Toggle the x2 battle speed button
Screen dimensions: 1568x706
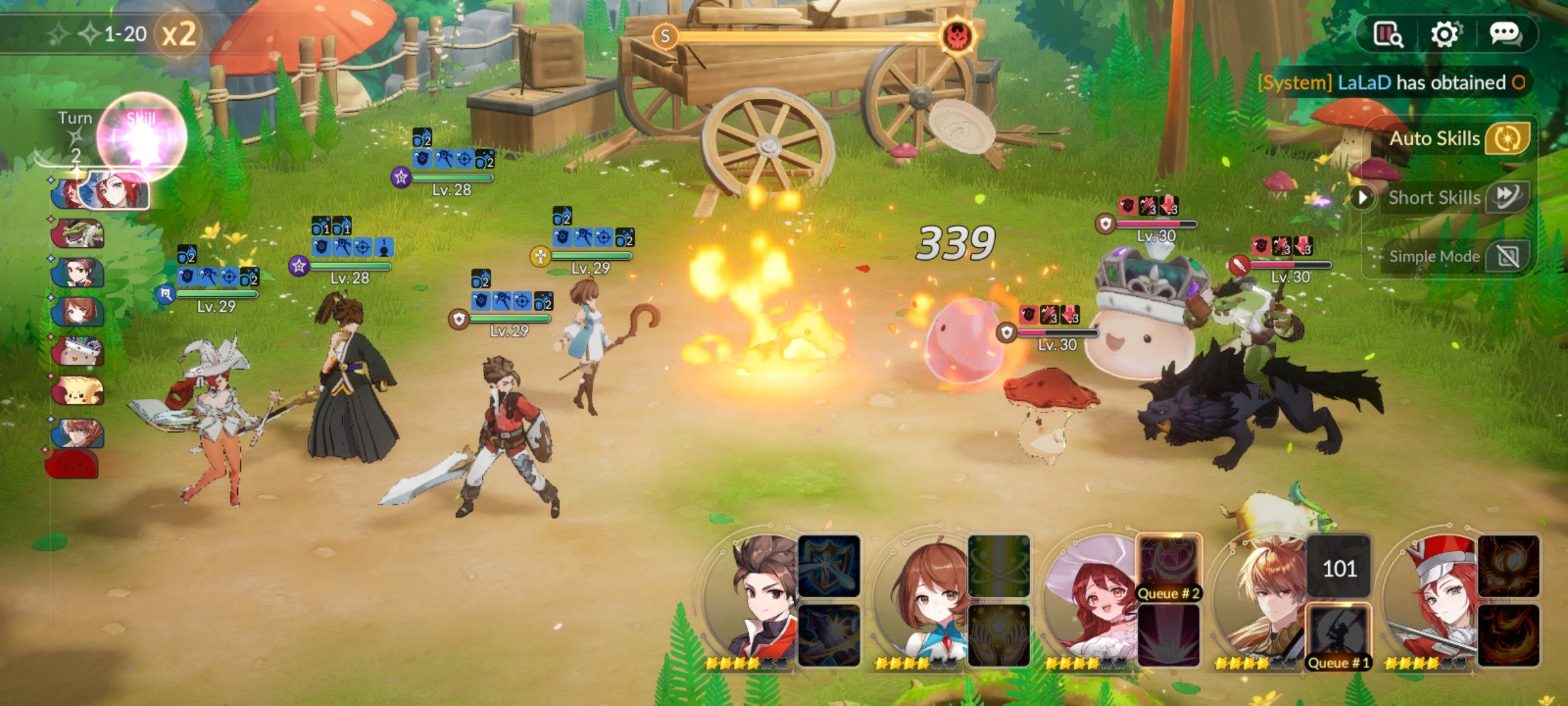point(178,34)
